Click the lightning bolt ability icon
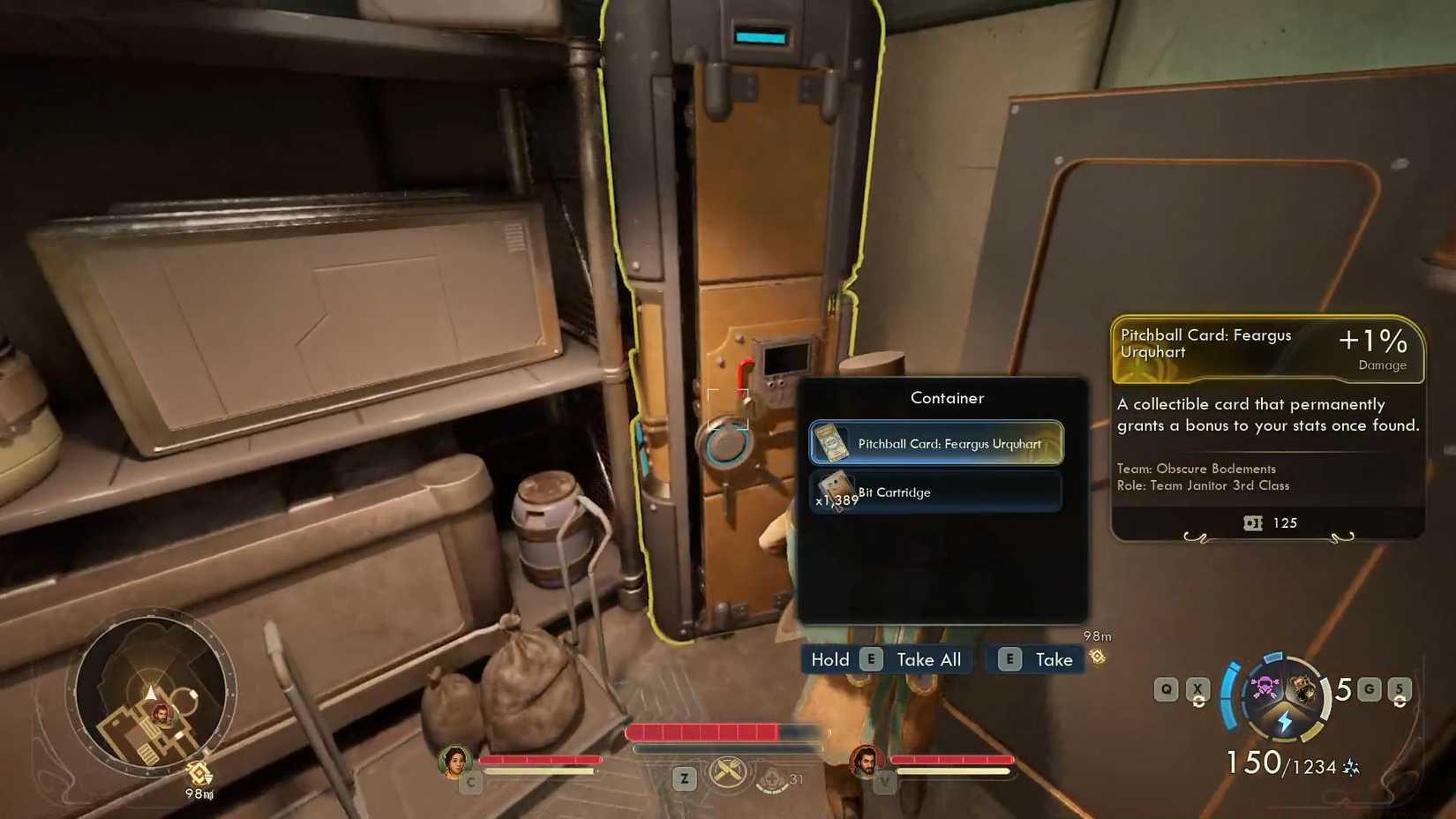The image size is (1456, 819). pyautogui.click(x=1285, y=721)
